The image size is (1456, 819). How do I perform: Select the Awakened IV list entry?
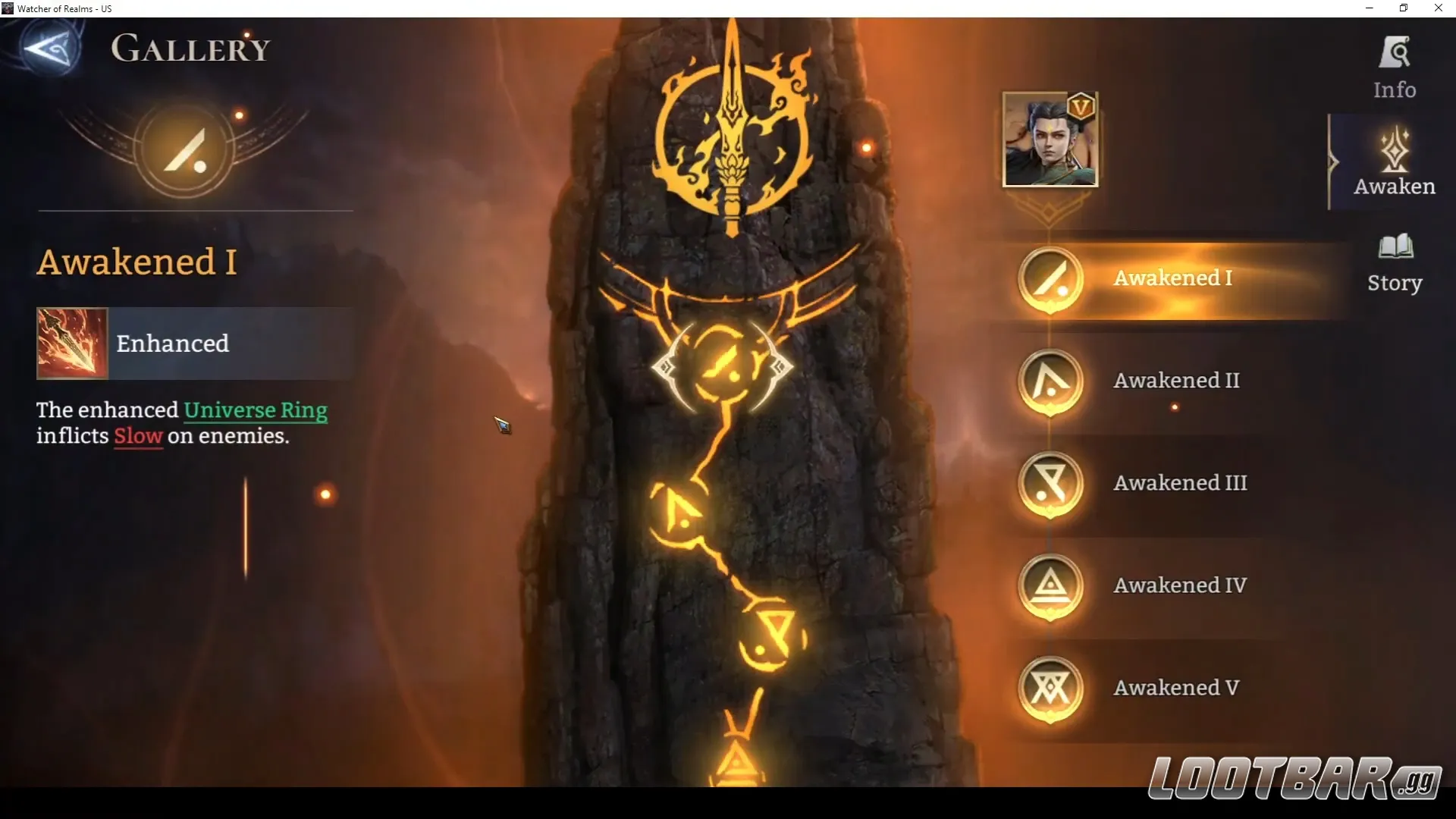tap(1178, 585)
